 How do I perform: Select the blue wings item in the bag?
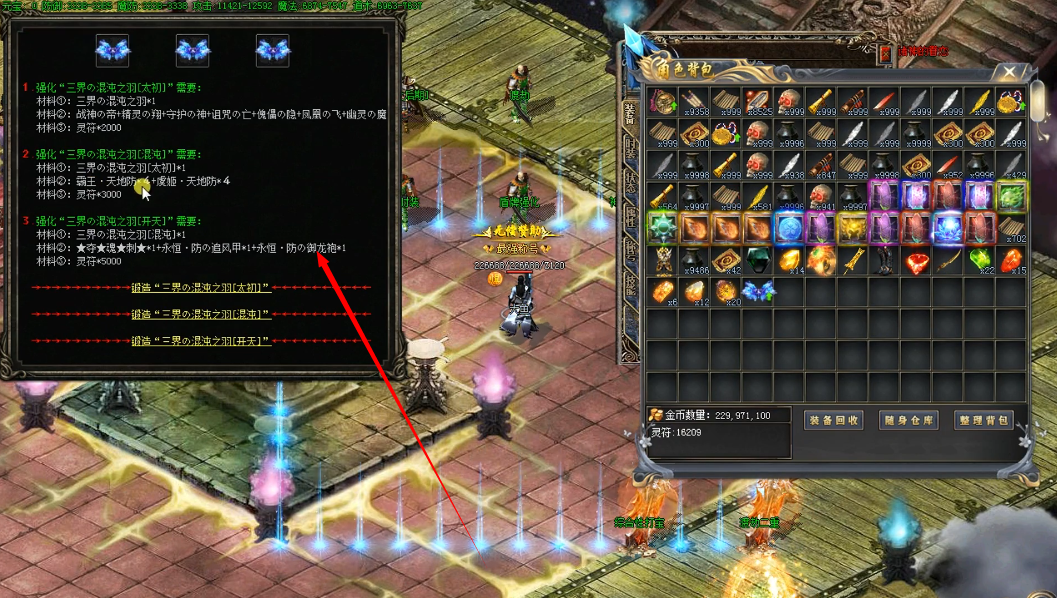point(757,292)
